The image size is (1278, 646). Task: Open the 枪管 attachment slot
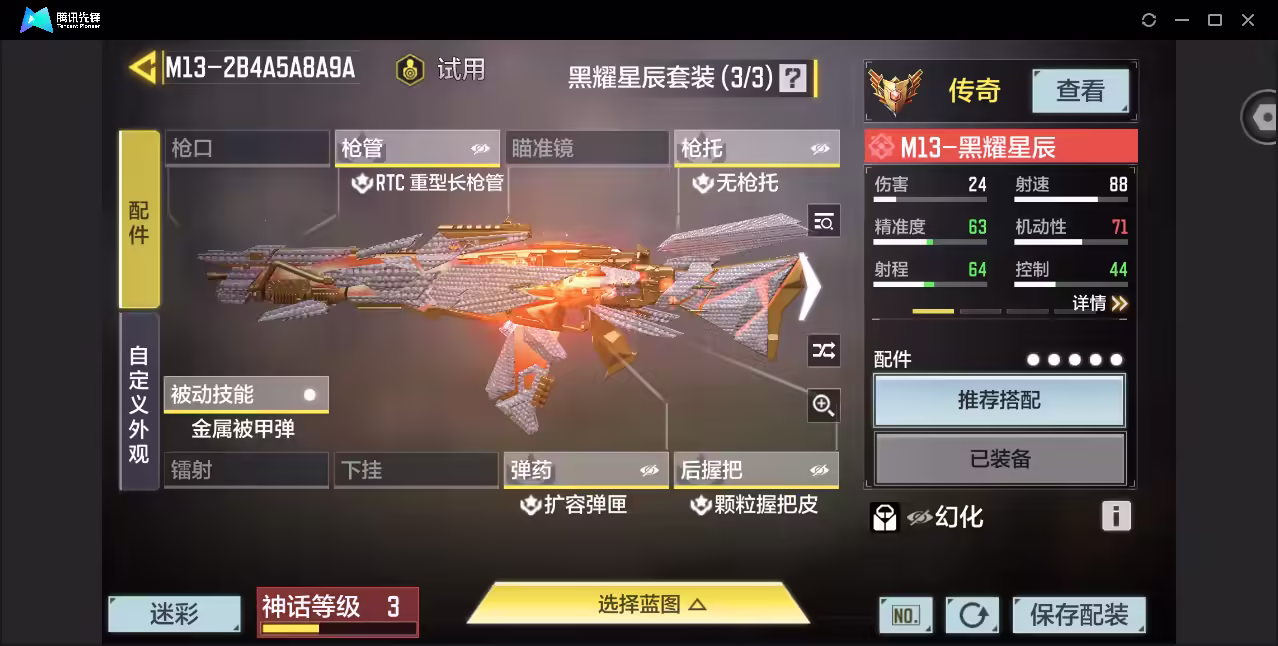click(417, 148)
